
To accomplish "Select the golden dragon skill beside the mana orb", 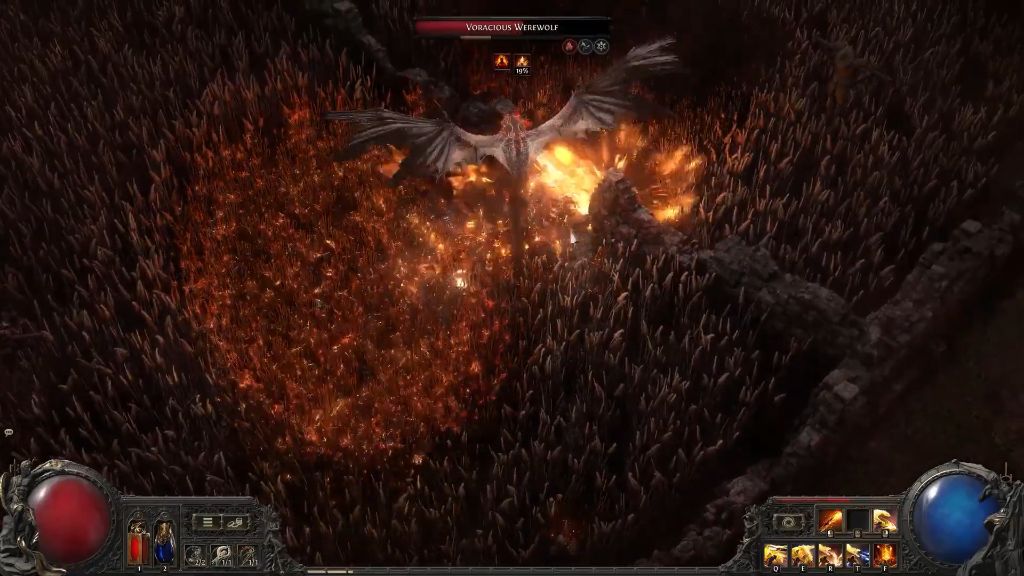I will [x=884, y=521].
